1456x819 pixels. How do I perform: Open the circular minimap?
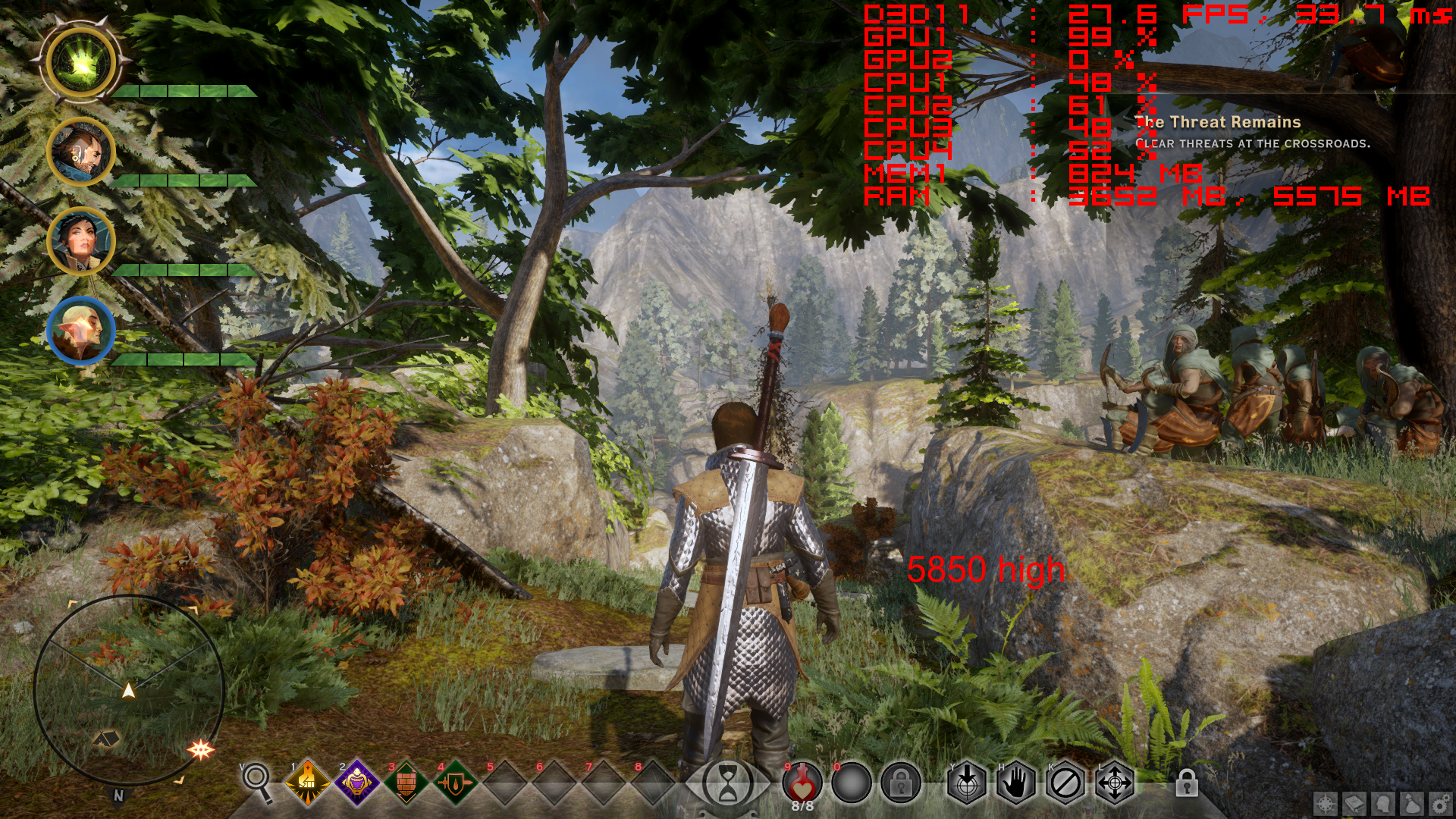pos(129,690)
